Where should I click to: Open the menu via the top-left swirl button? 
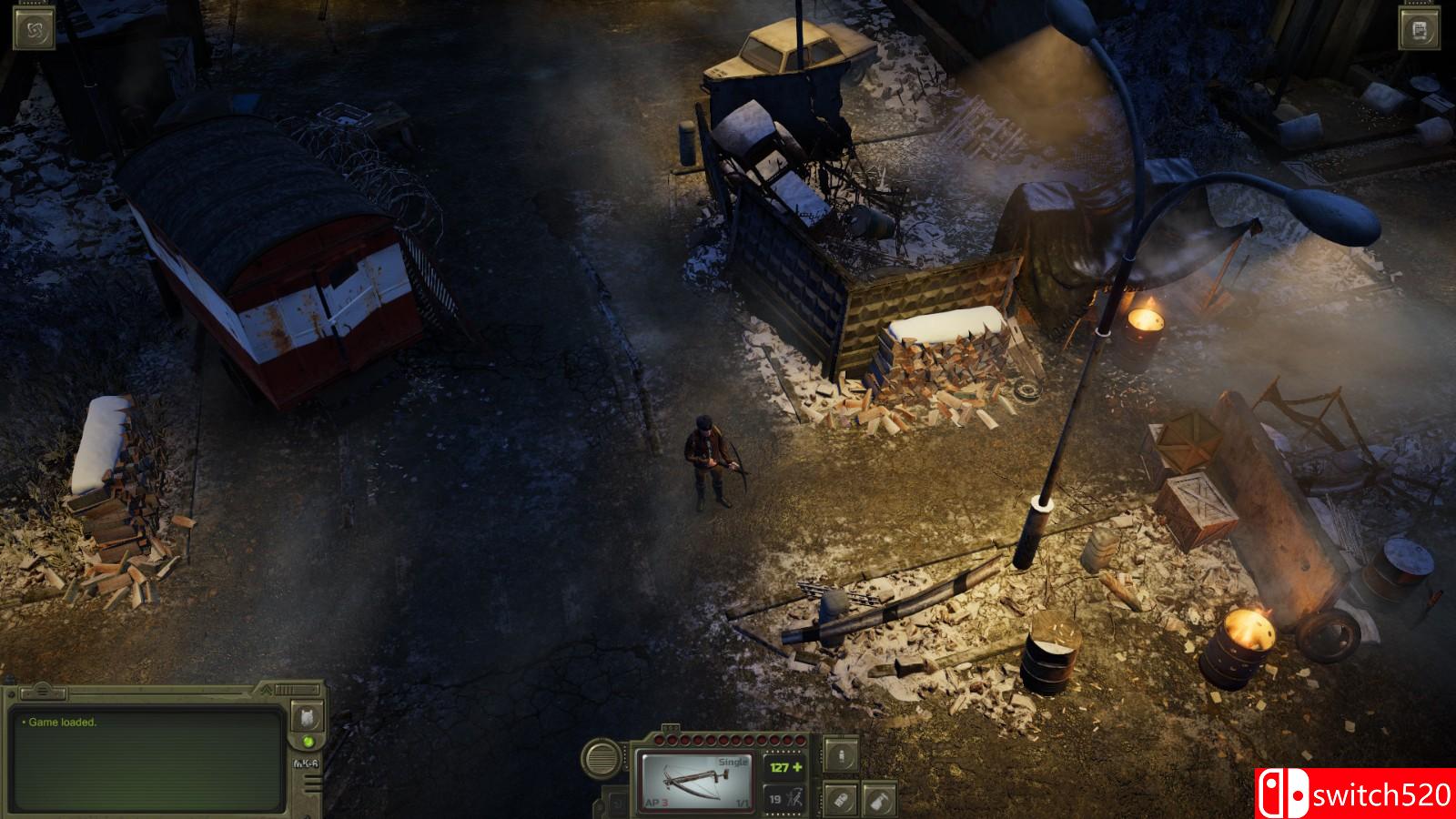click(x=35, y=30)
